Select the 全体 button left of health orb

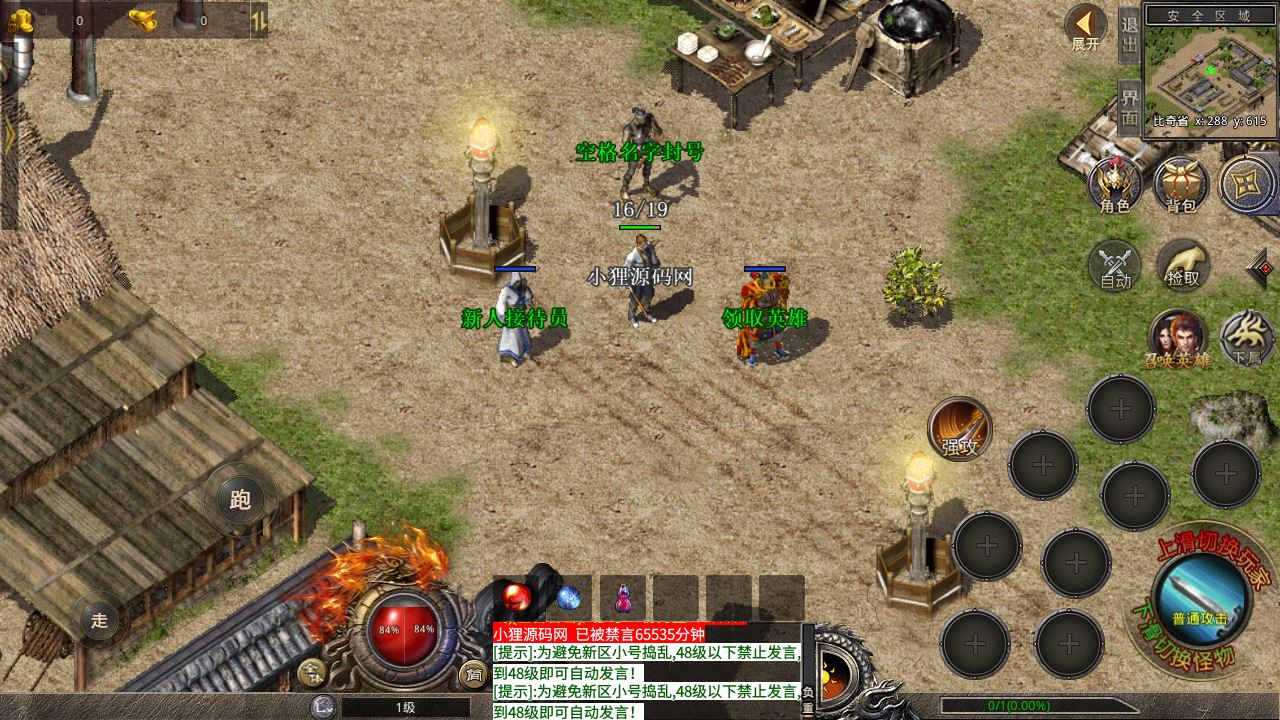coord(314,674)
